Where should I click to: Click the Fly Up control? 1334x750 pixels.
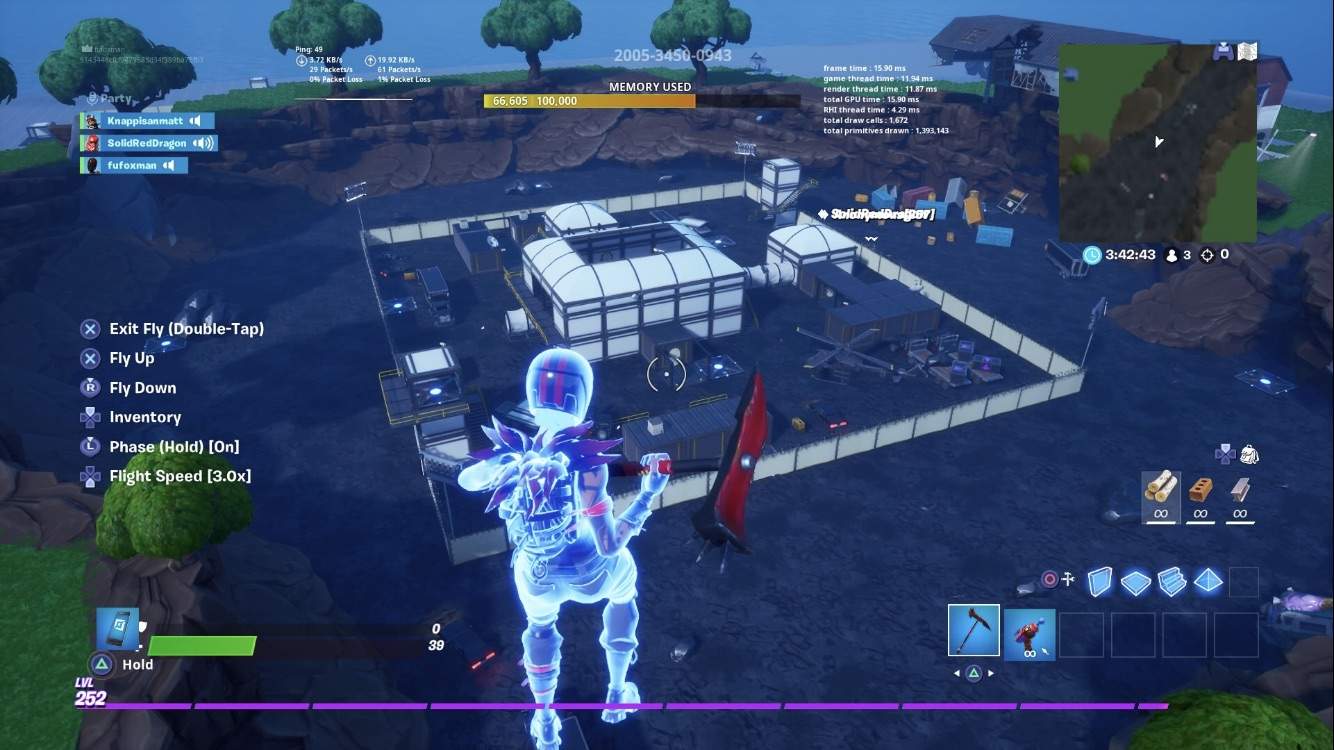(131, 358)
